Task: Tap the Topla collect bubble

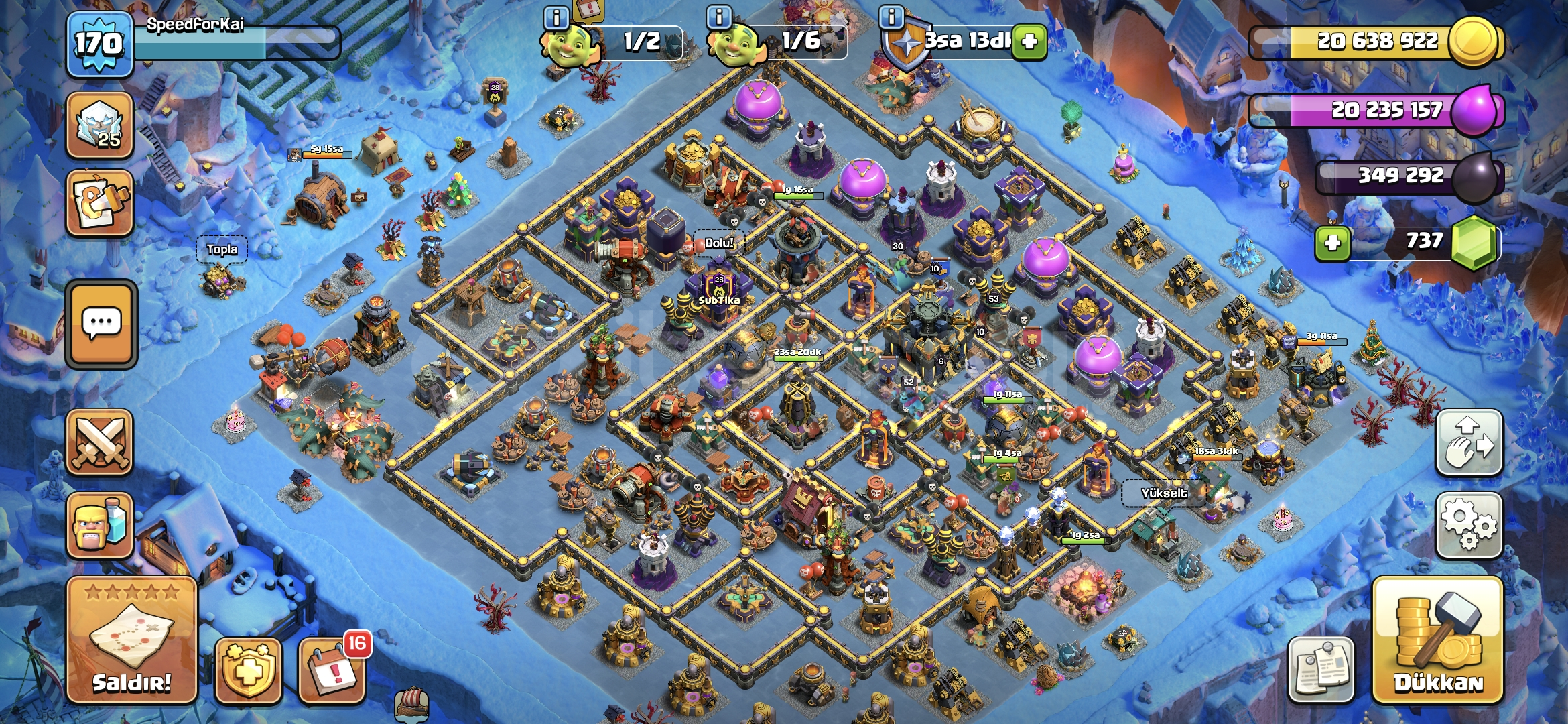Action: pyautogui.click(x=222, y=250)
